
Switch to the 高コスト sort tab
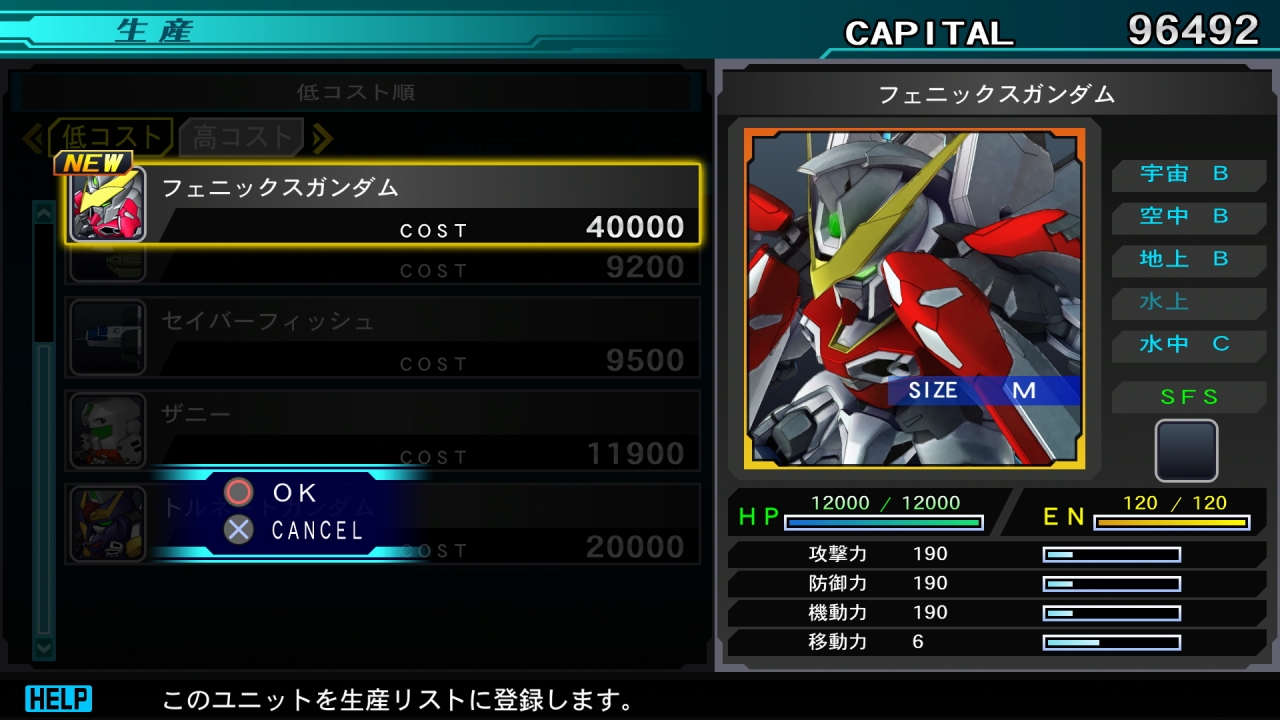pos(241,138)
